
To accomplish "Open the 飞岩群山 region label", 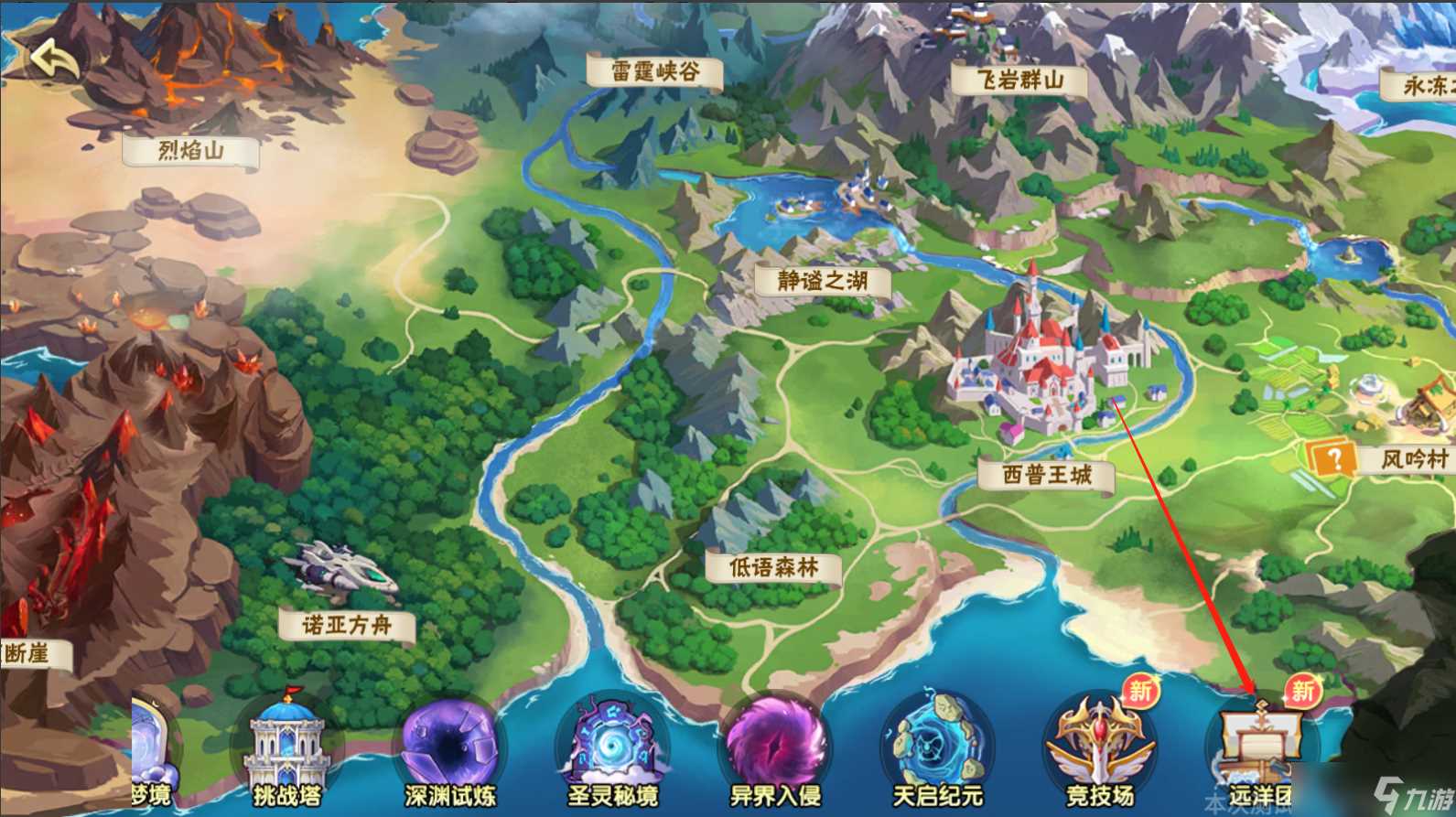I will [x=1022, y=79].
